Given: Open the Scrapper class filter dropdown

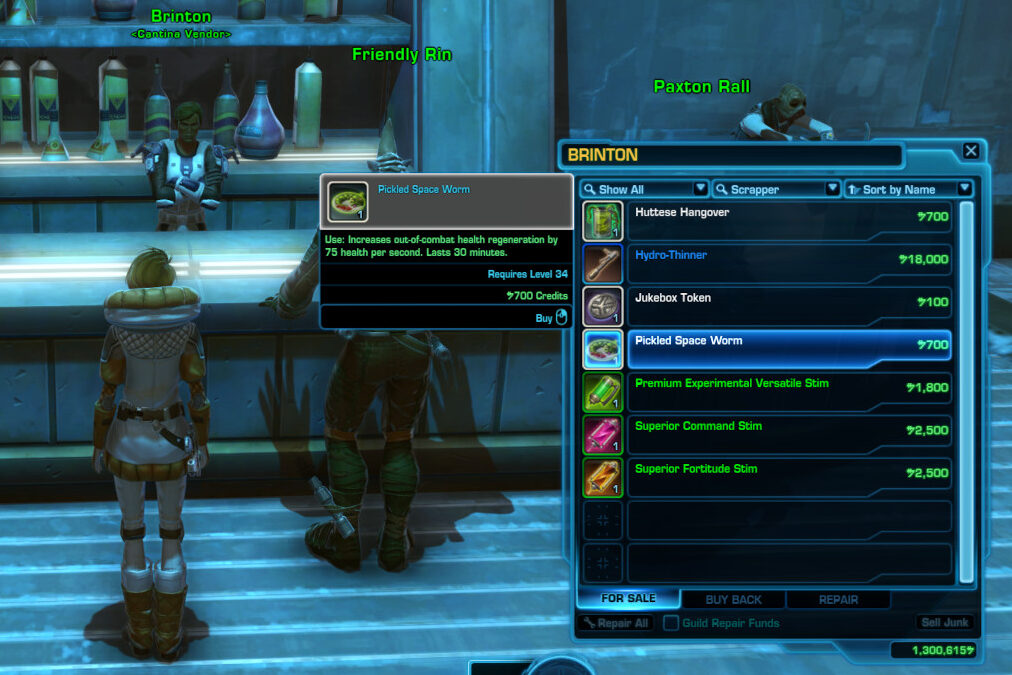Looking at the screenshot, I should pos(776,189).
